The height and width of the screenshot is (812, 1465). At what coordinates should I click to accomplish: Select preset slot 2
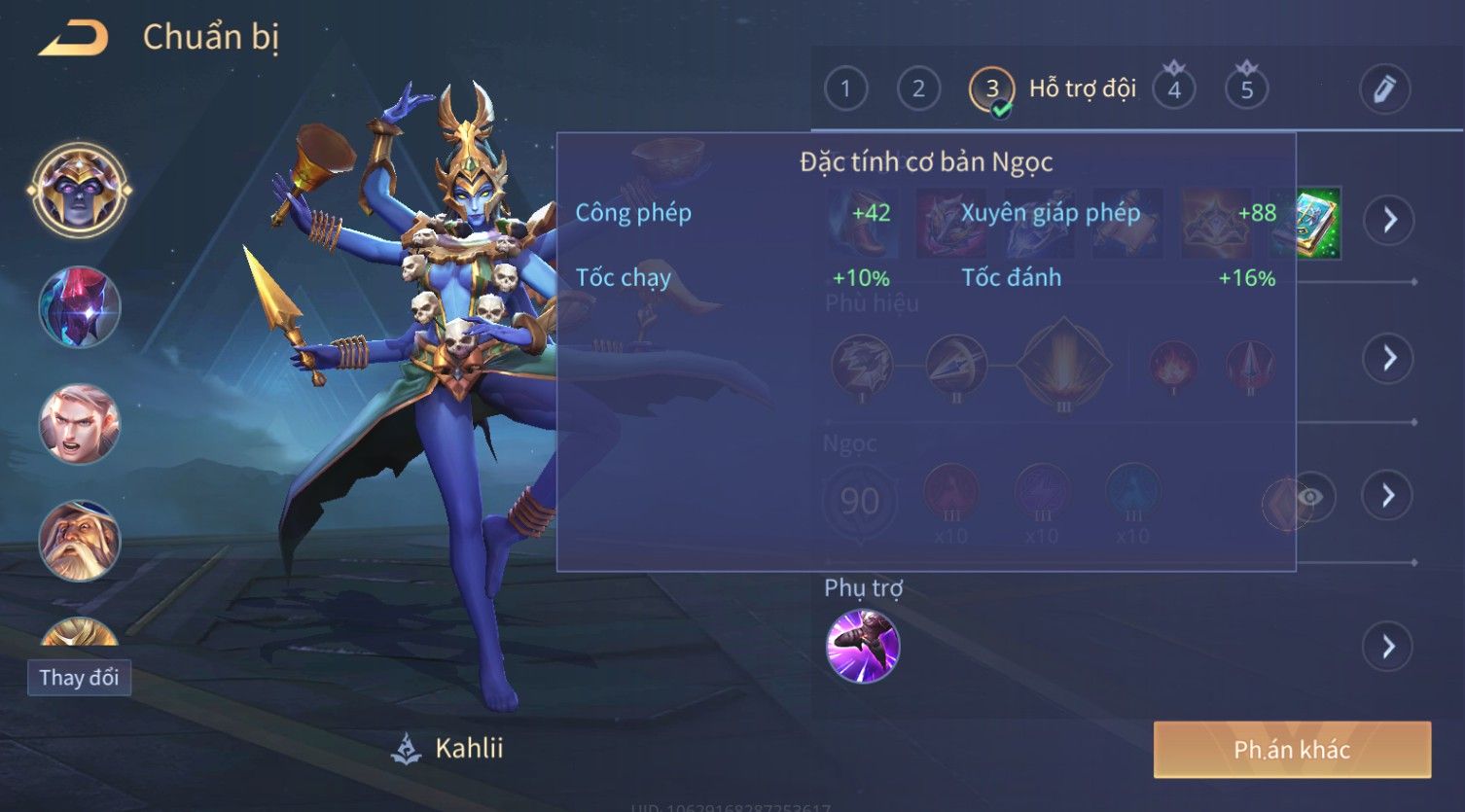[918, 89]
